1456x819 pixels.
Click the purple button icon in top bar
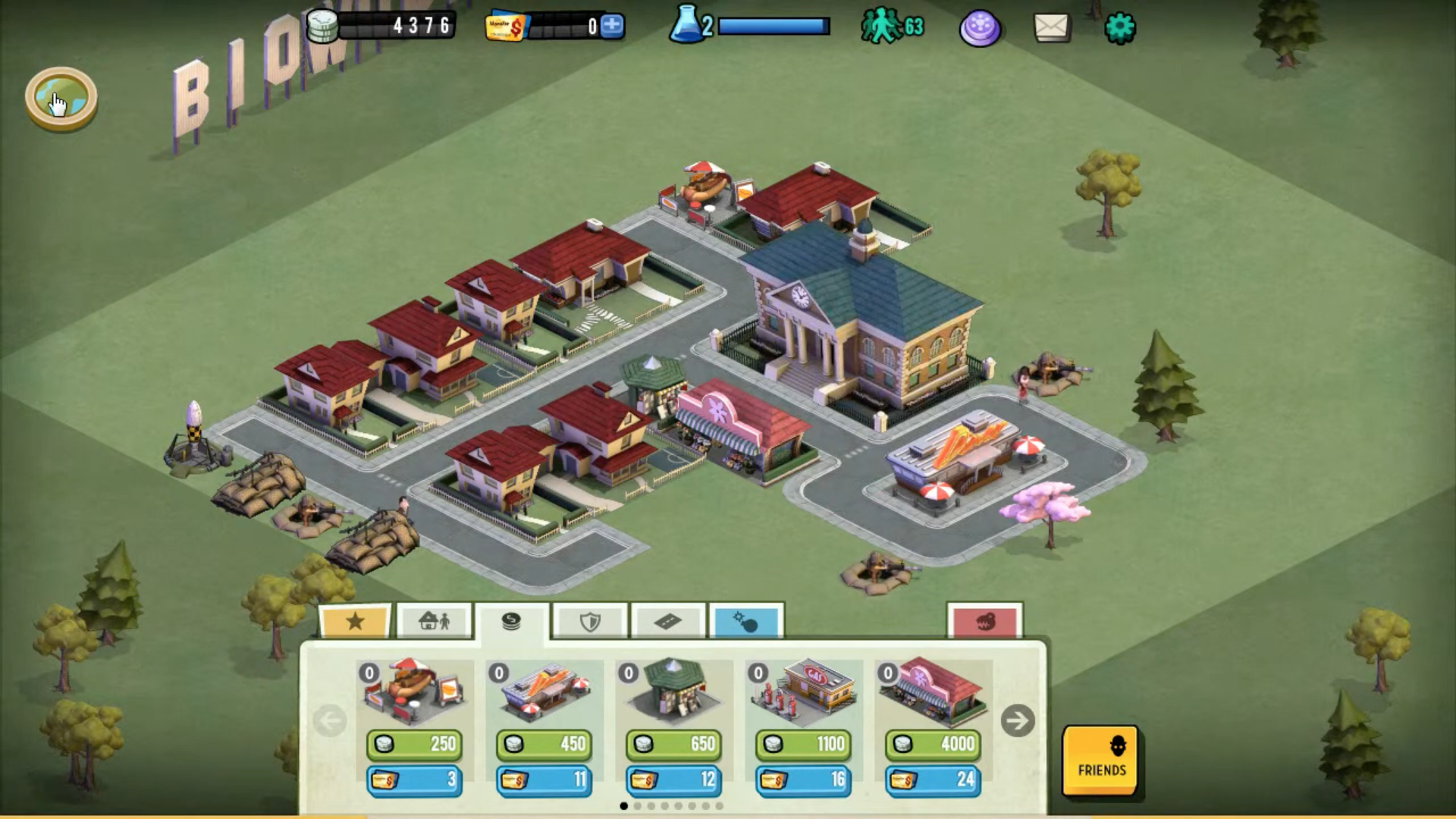pos(980,29)
